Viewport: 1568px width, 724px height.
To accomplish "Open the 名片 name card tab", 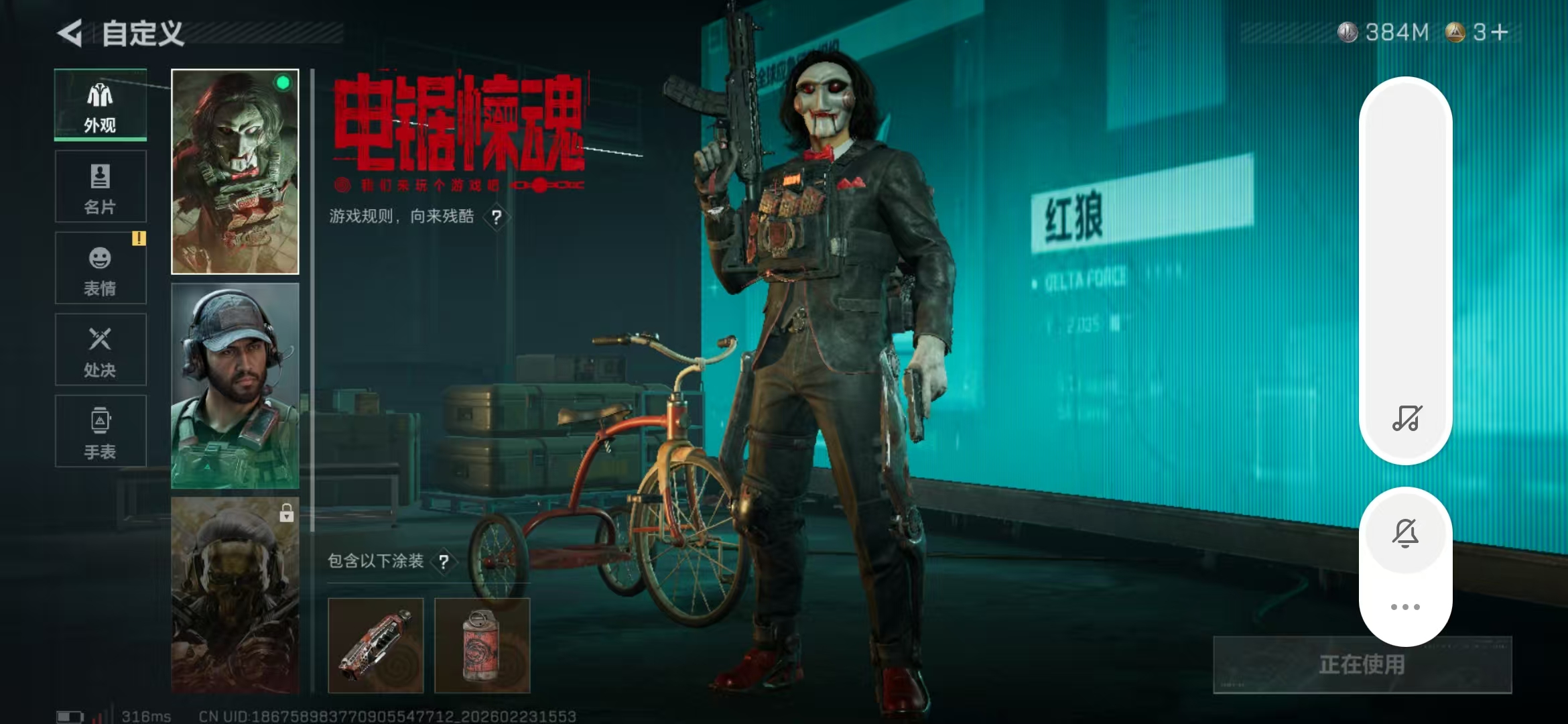I will coord(101,187).
